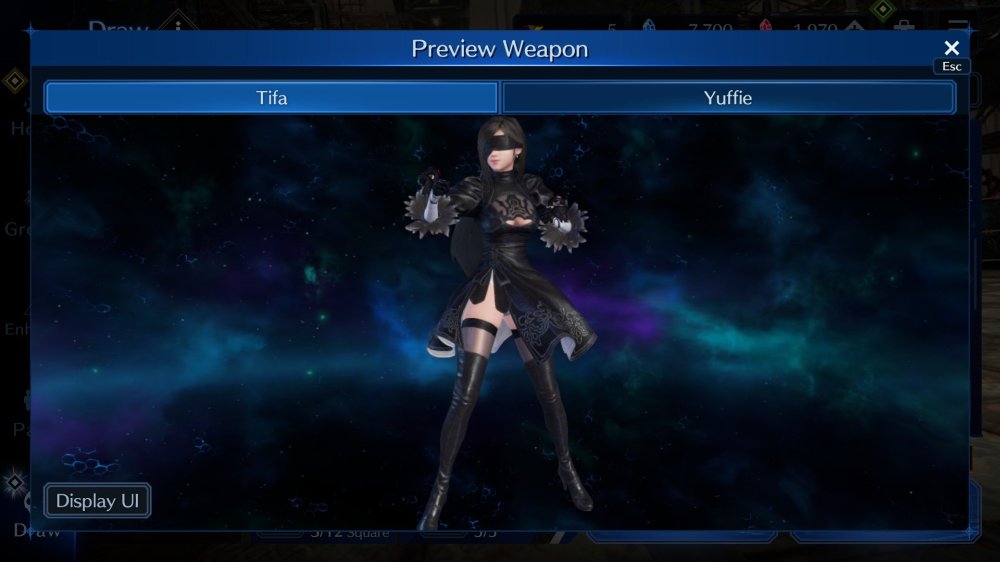Close the Preview Weapon window
The height and width of the screenshot is (562, 1000).
coord(951,48)
